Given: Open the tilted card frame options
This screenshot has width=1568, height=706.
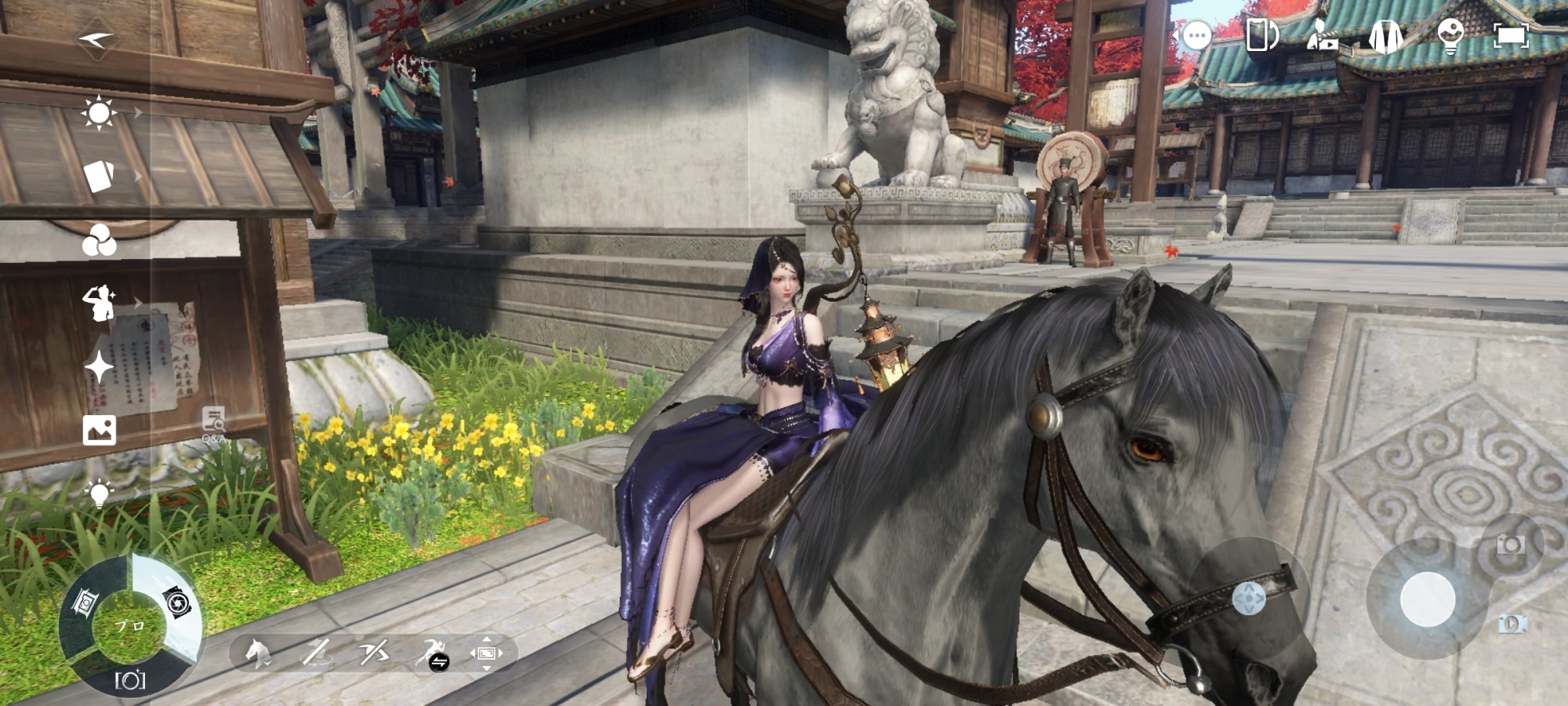Looking at the screenshot, I should tap(99, 176).
